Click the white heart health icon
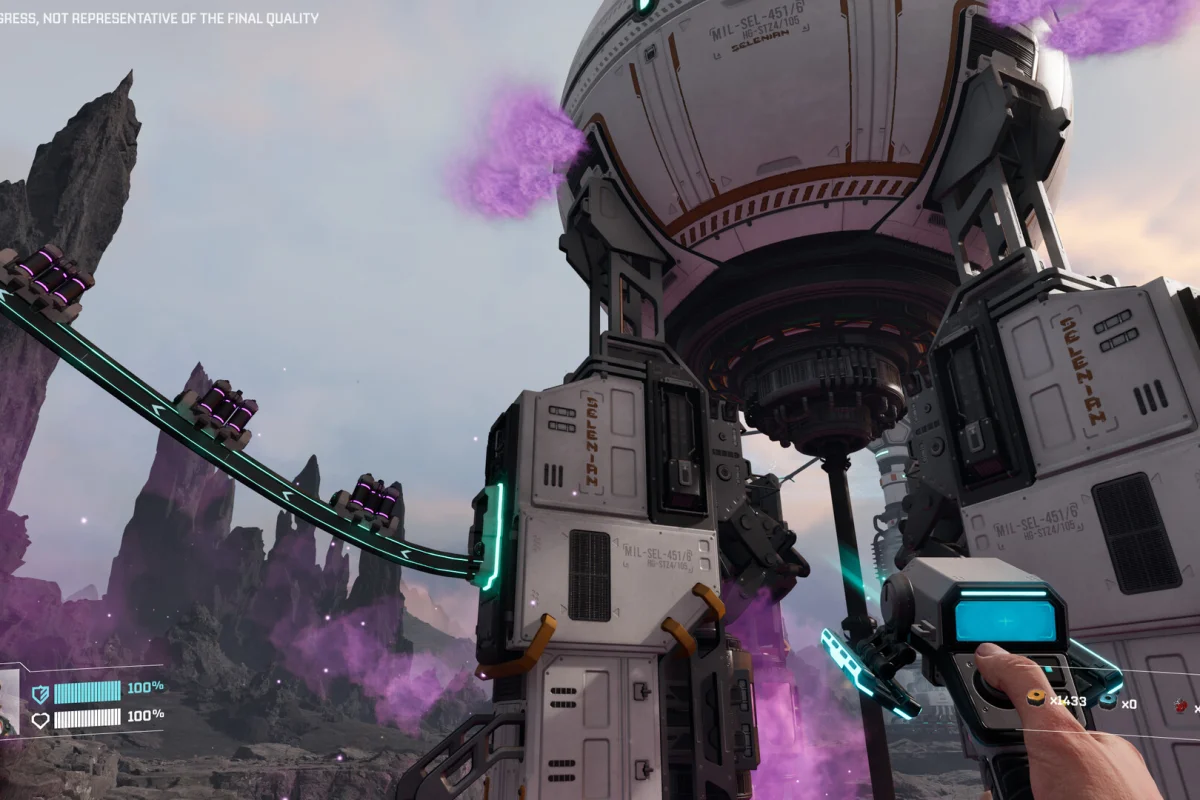The width and height of the screenshot is (1200, 800). [x=41, y=718]
